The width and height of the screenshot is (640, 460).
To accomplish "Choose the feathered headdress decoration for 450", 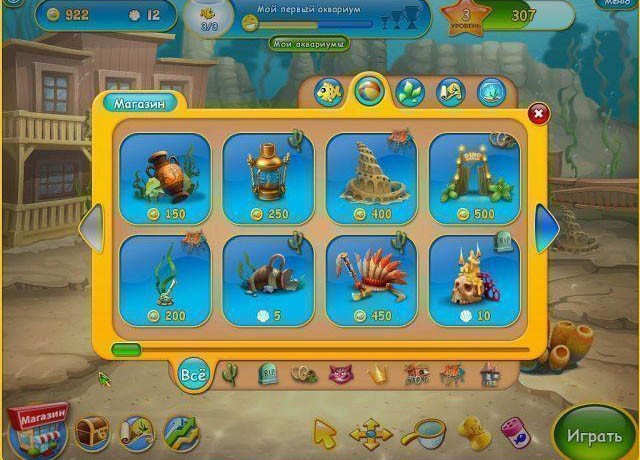I will pyautogui.click(x=371, y=280).
